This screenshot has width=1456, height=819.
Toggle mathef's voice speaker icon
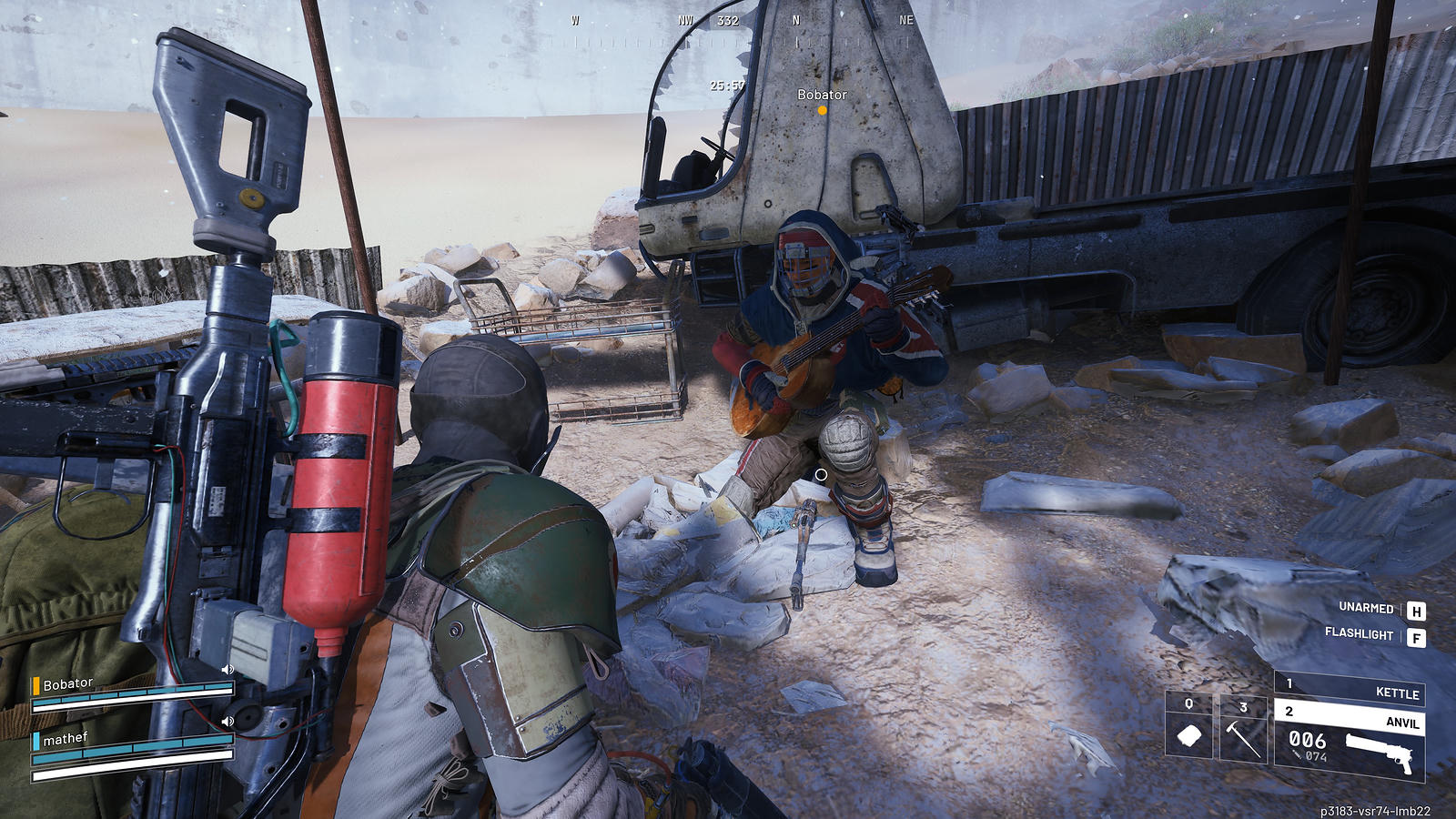pos(227,722)
